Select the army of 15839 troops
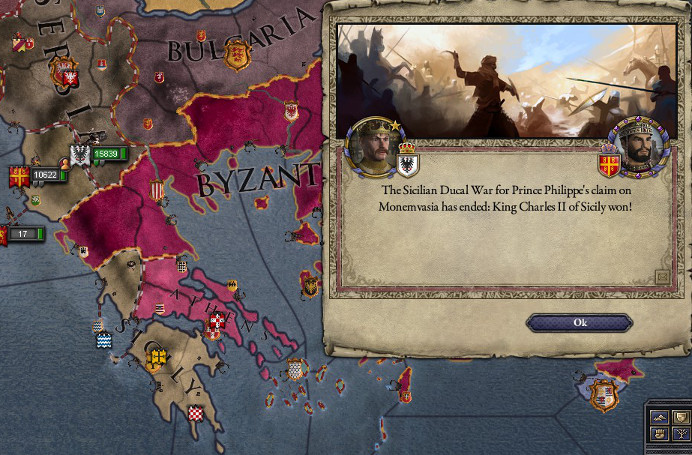 pos(109,154)
